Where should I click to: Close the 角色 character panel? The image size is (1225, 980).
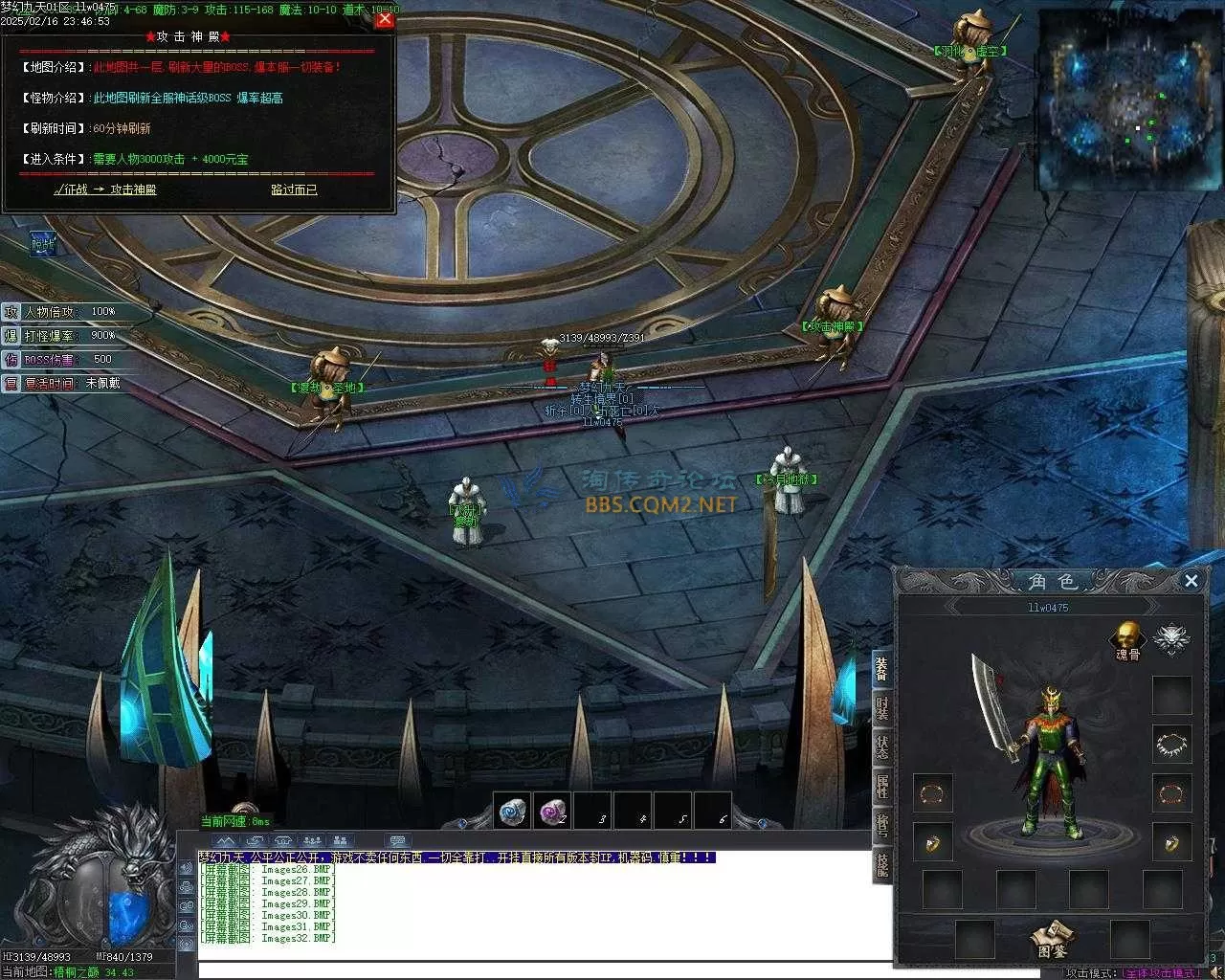(x=1192, y=580)
